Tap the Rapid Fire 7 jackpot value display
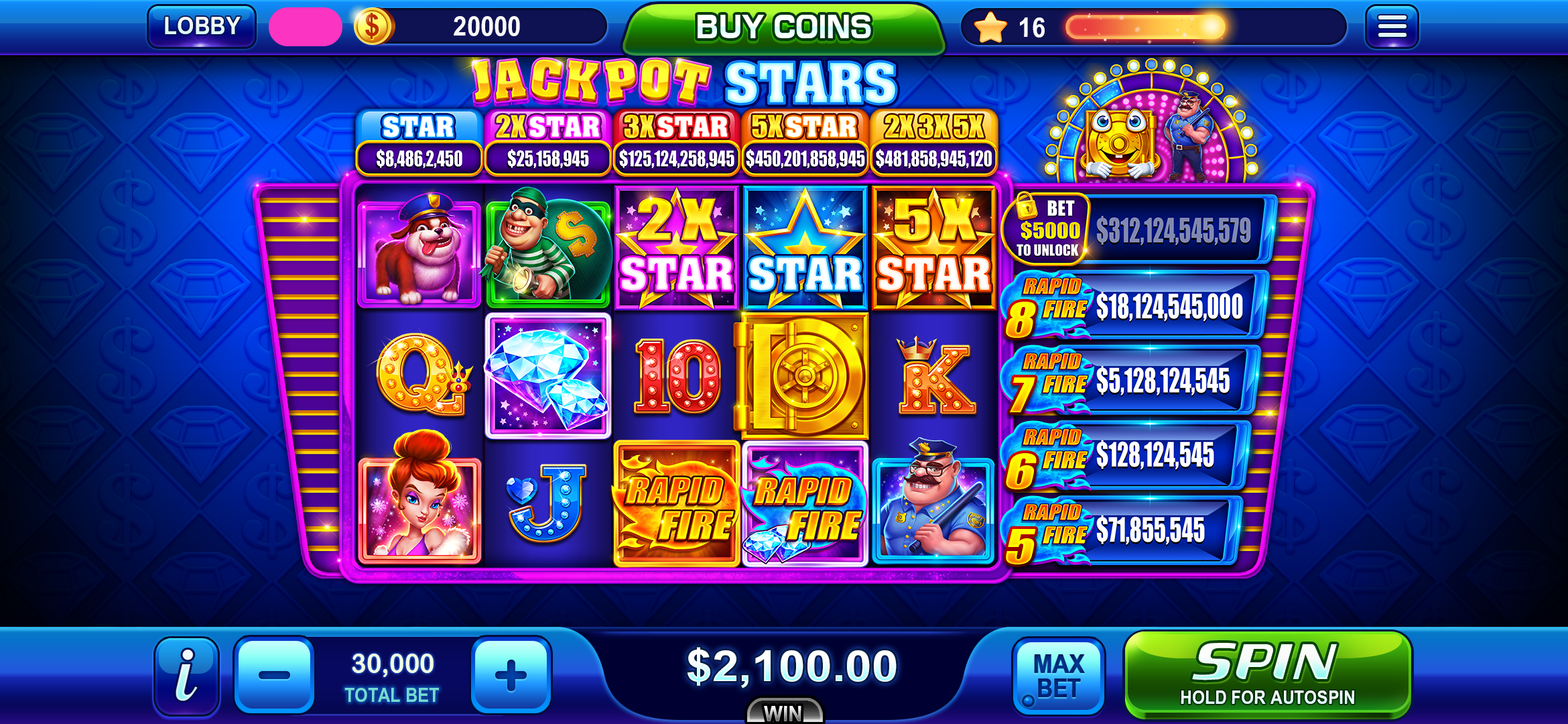 click(x=1166, y=380)
